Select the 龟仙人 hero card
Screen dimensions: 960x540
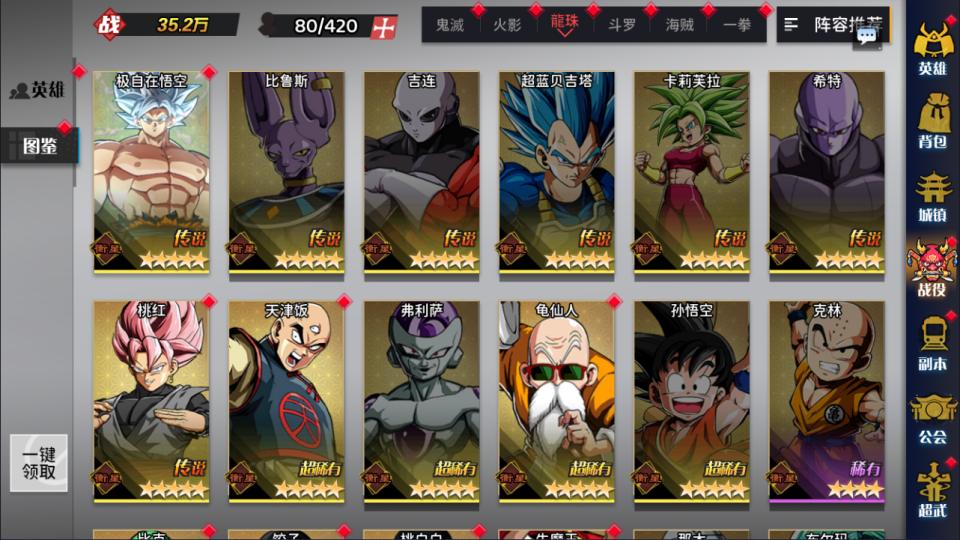[x=556, y=400]
